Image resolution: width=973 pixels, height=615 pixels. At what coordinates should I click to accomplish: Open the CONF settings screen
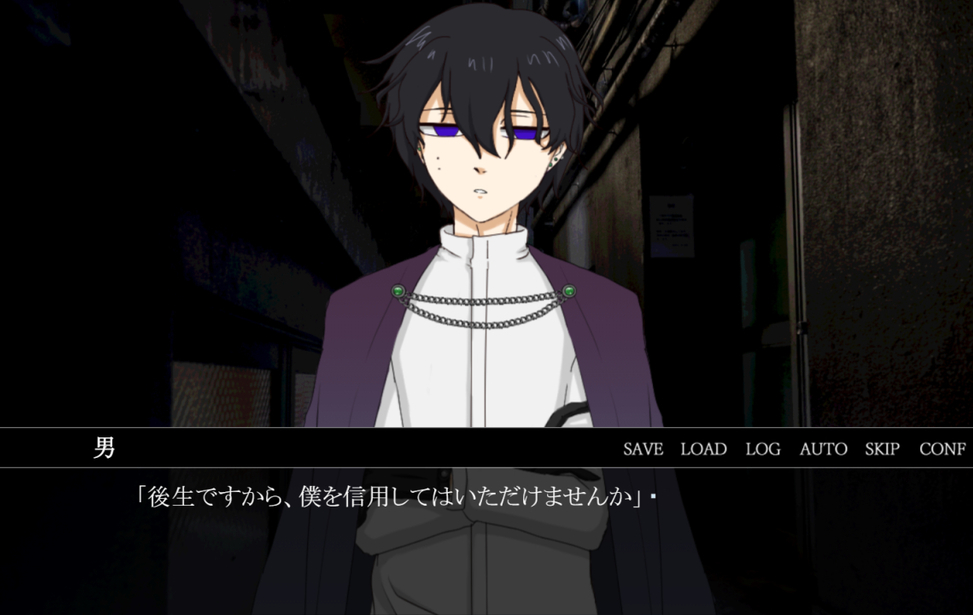[x=942, y=449]
